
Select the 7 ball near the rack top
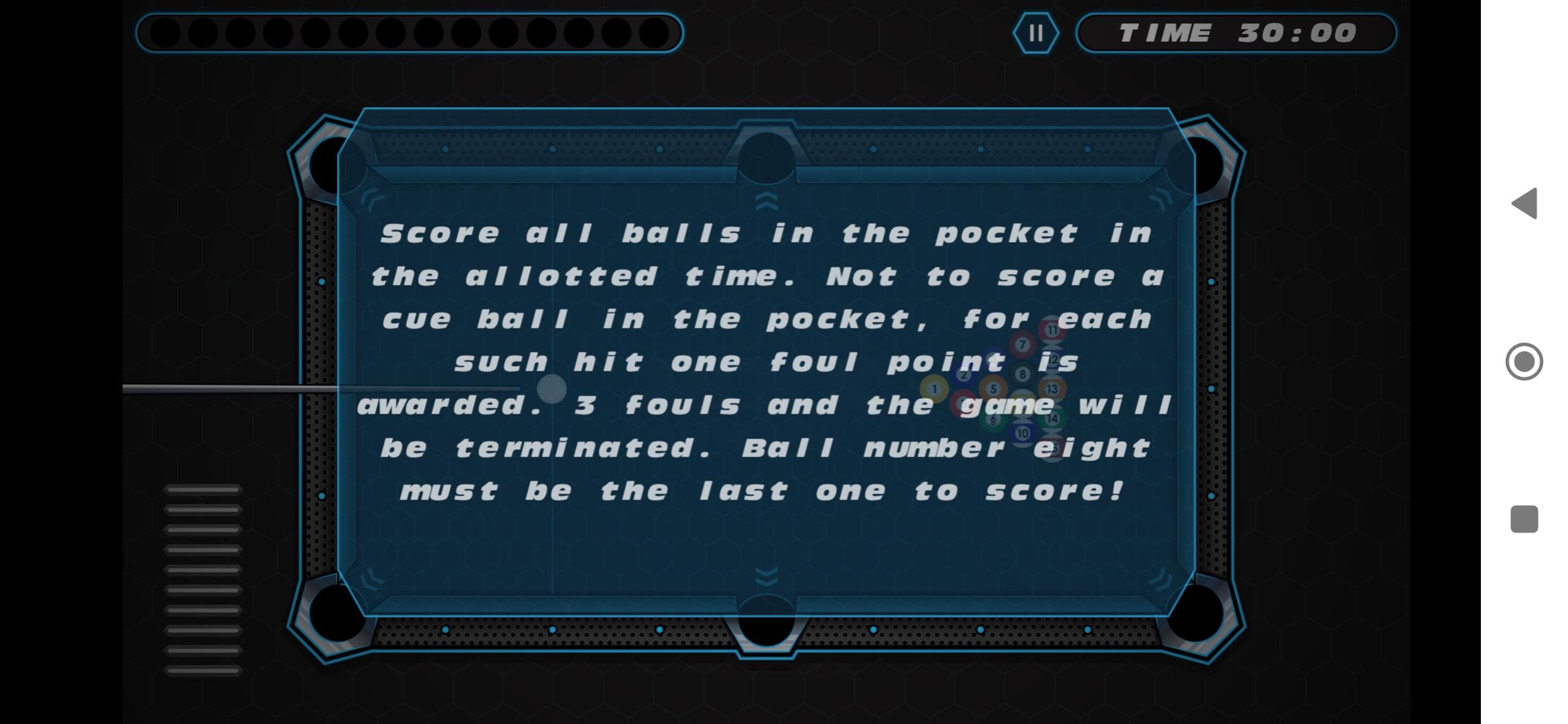click(x=1022, y=343)
